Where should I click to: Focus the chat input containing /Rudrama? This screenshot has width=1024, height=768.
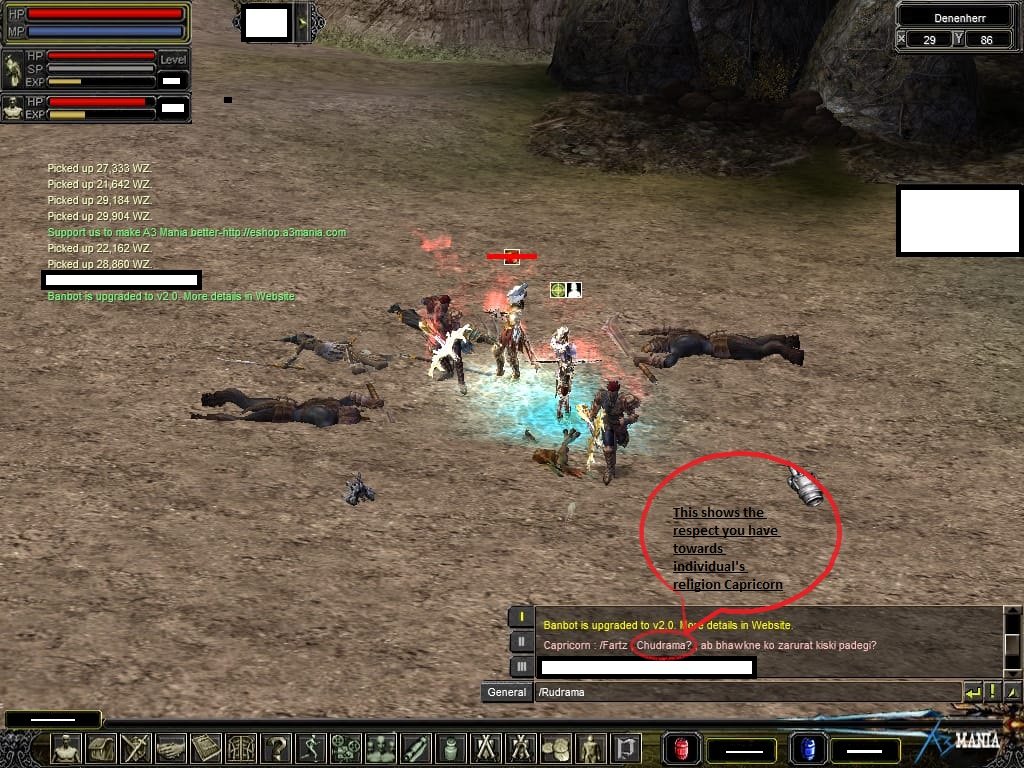(x=745, y=692)
